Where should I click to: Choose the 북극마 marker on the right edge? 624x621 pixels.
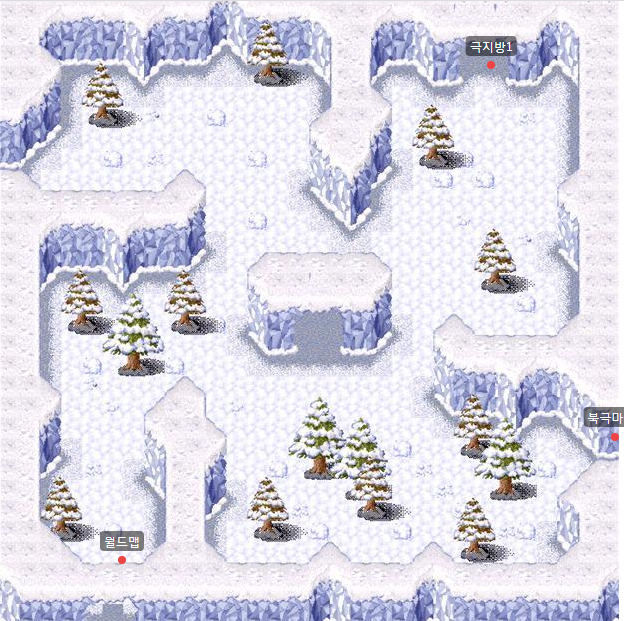[615, 436]
